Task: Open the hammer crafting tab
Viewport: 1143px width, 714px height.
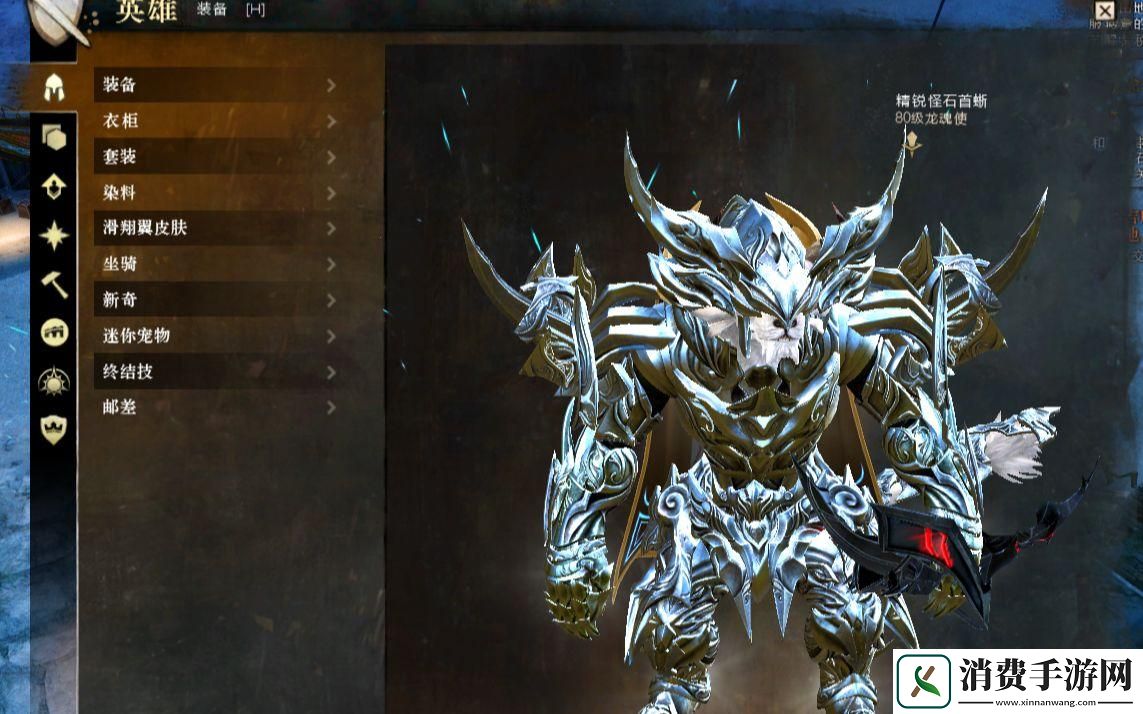Action: (54, 284)
